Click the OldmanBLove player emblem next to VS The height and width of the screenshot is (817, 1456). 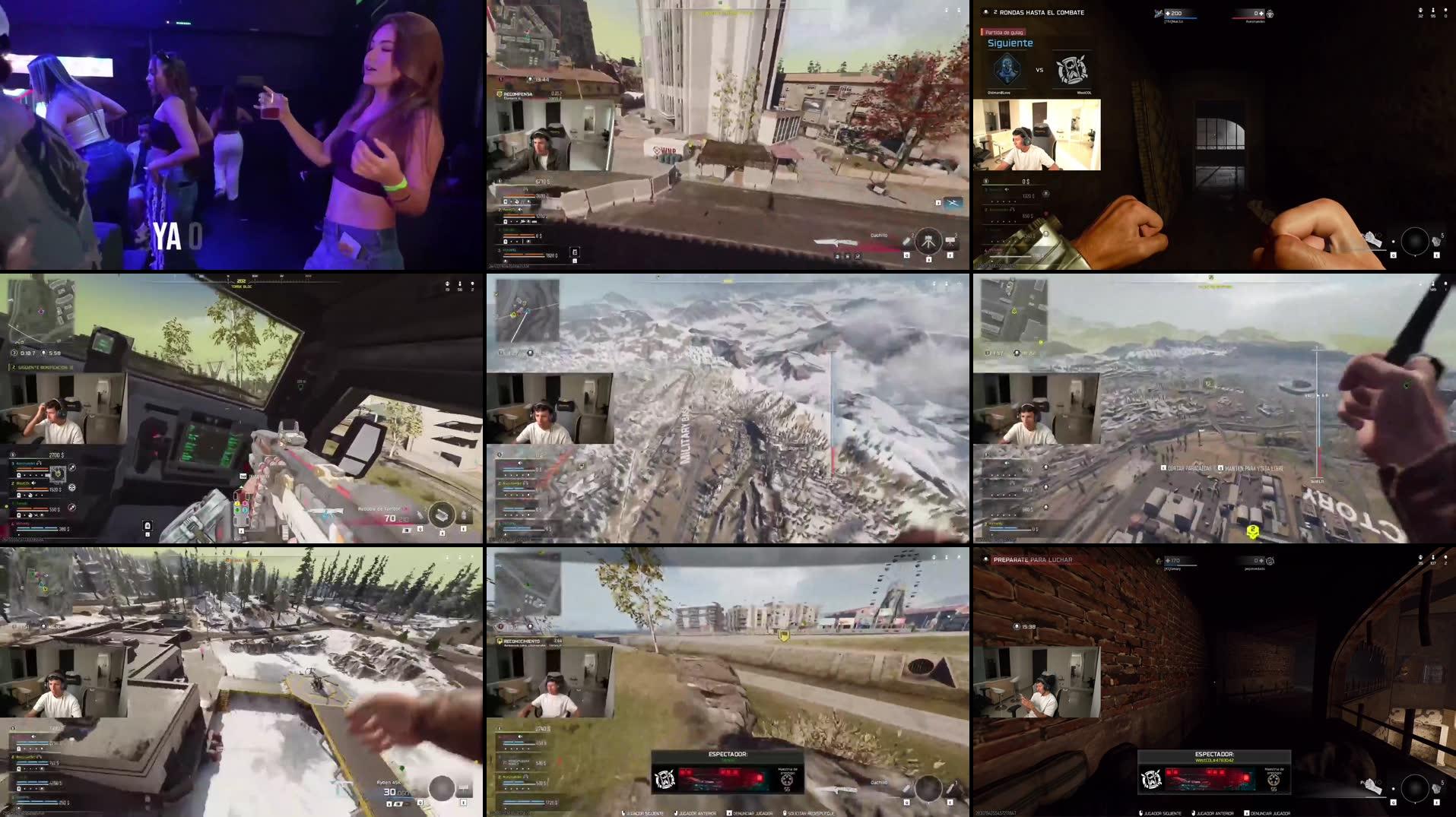click(1007, 71)
